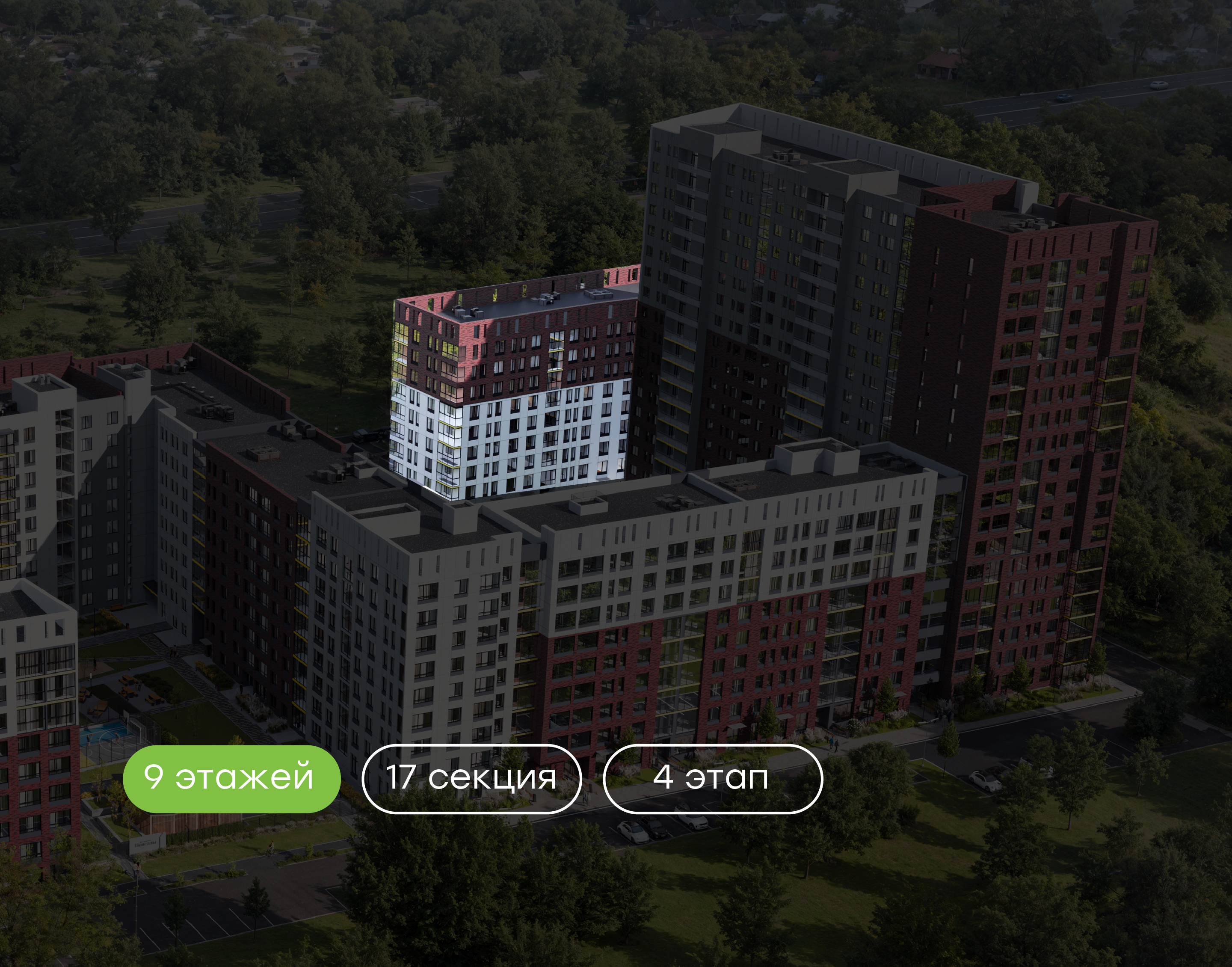Choose the "4 этап" outlined pill
The image size is (1232, 967).
click(x=712, y=778)
